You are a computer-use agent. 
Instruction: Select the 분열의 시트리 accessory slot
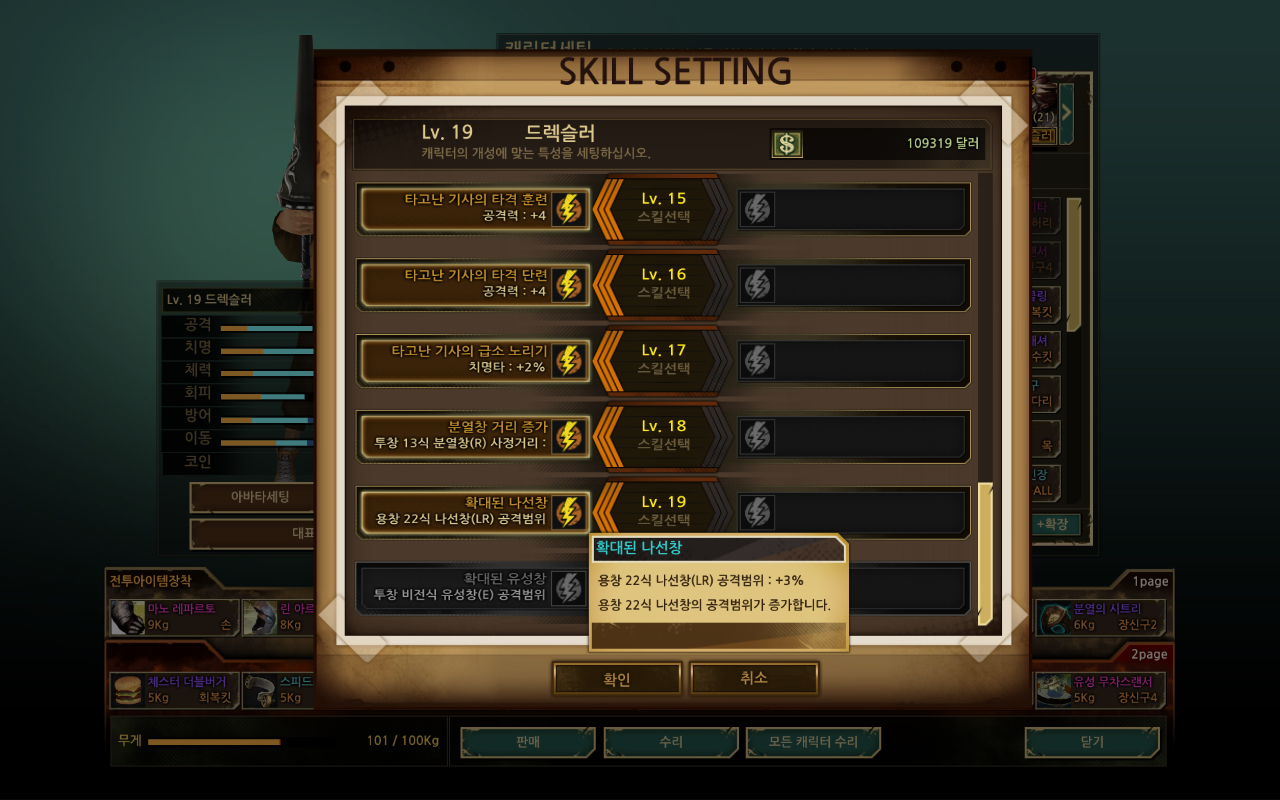pos(1099,617)
